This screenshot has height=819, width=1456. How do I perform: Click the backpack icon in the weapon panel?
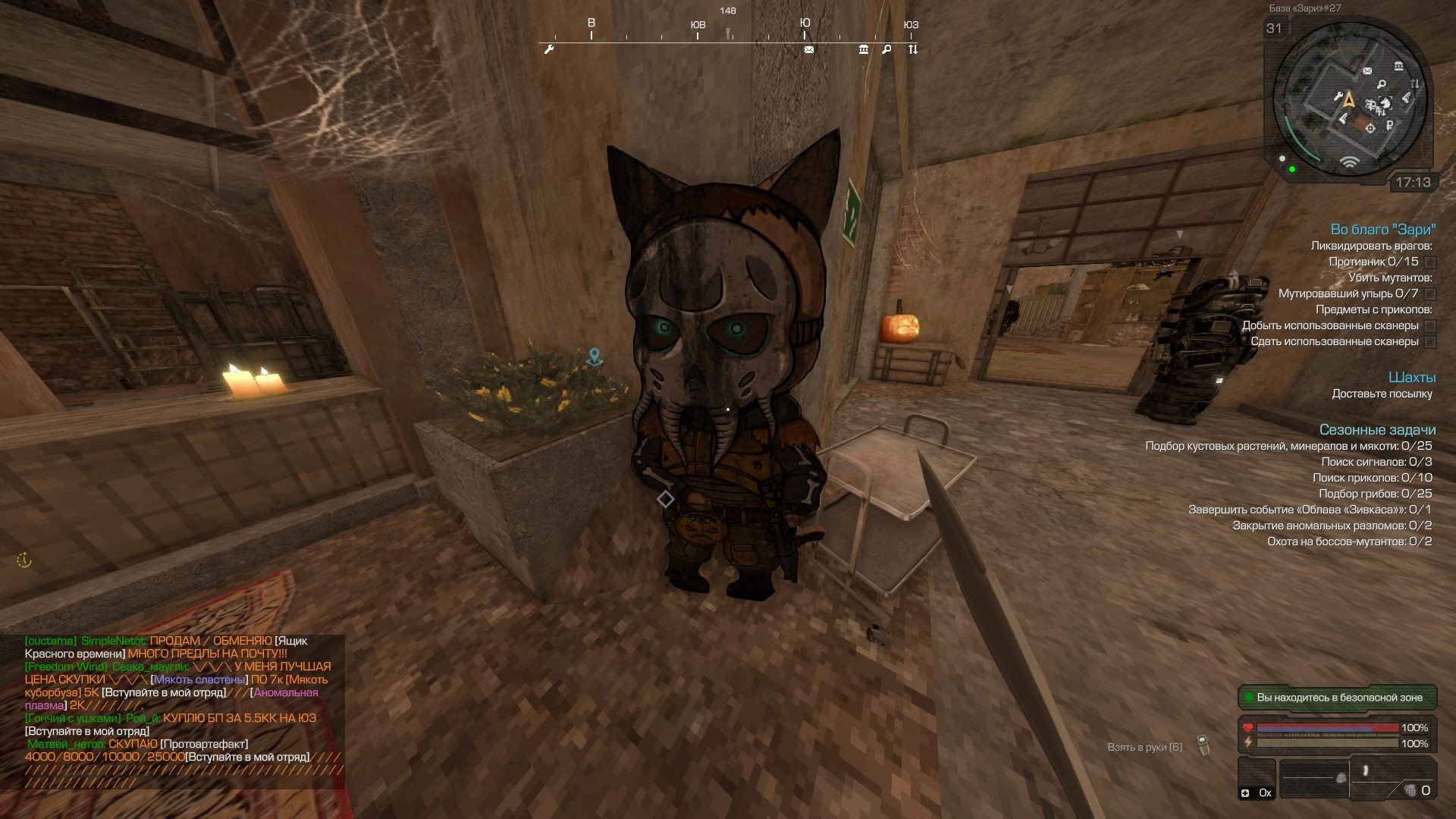point(1341,778)
